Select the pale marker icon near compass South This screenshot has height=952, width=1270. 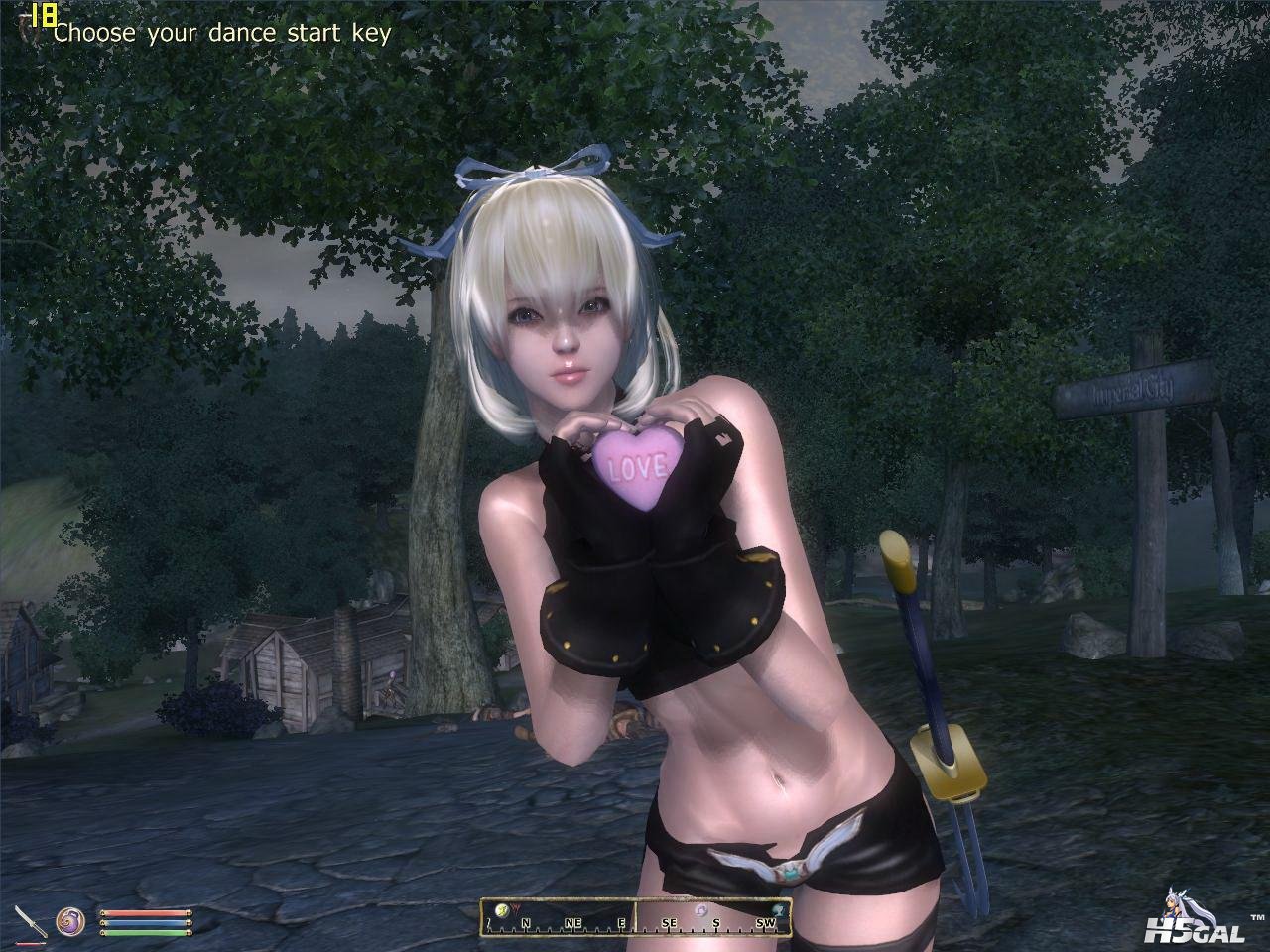tap(701, 910)
